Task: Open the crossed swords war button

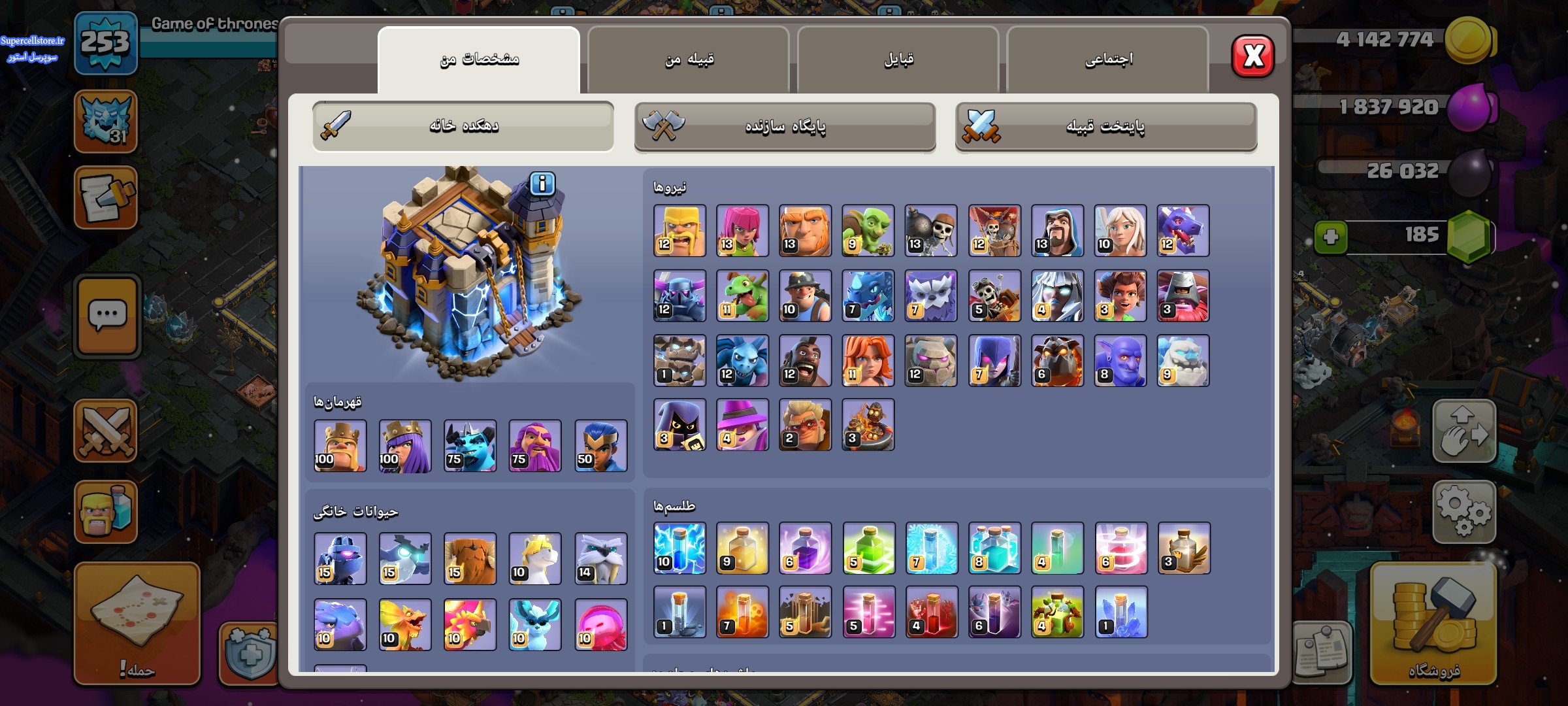Action: pyautogui.click(x=106, y=431)
